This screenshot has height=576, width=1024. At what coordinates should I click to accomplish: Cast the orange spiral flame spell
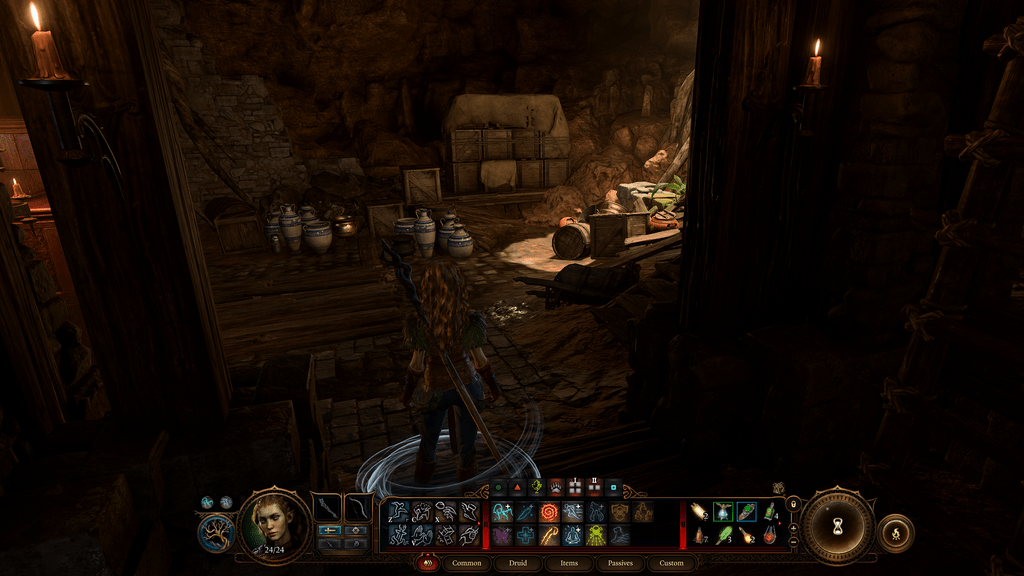[548, 513]
